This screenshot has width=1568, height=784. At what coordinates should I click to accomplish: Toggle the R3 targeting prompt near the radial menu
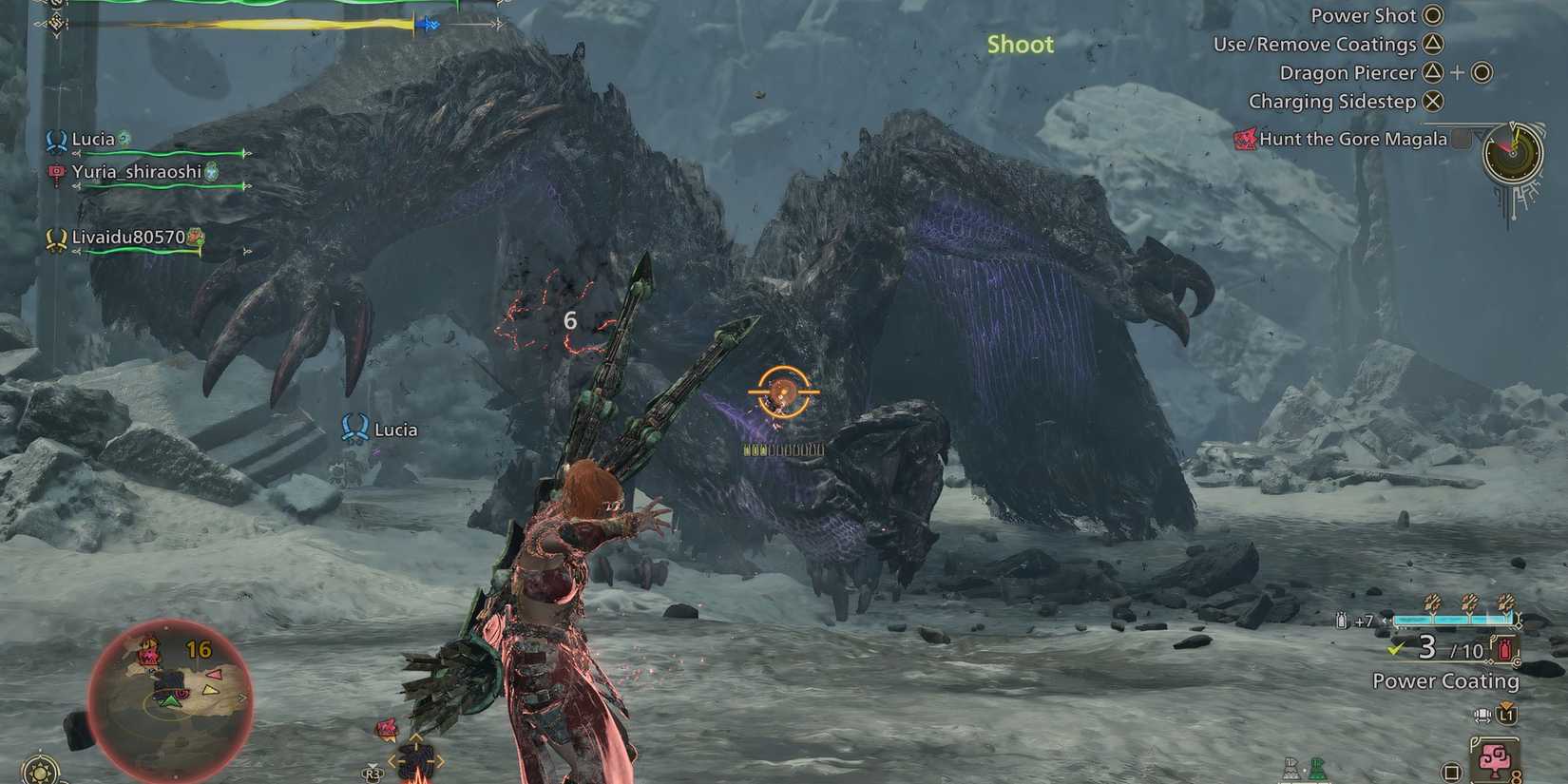point(371,774)
